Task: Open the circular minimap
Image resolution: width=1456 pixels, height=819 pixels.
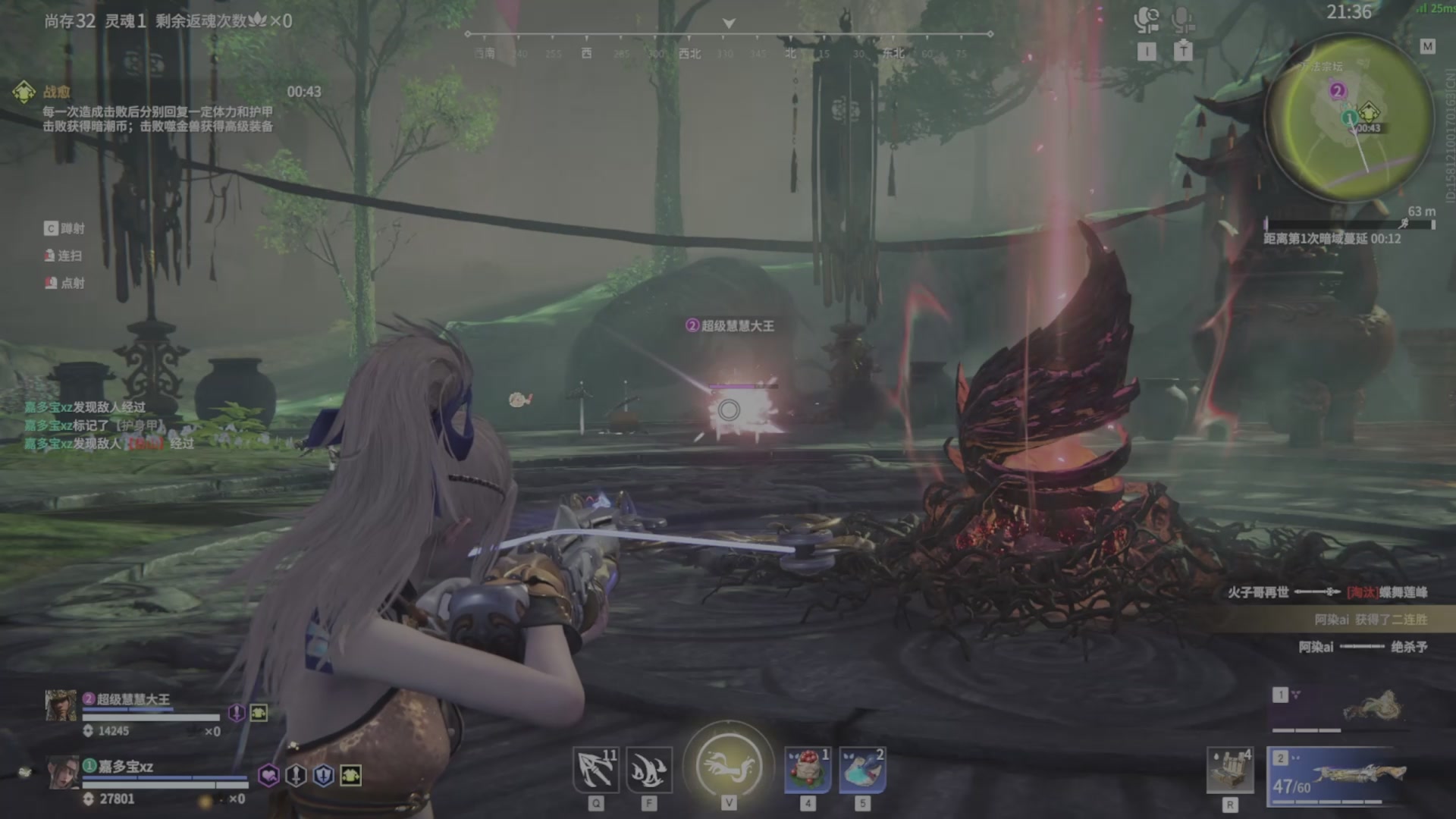Action: 1350,119
